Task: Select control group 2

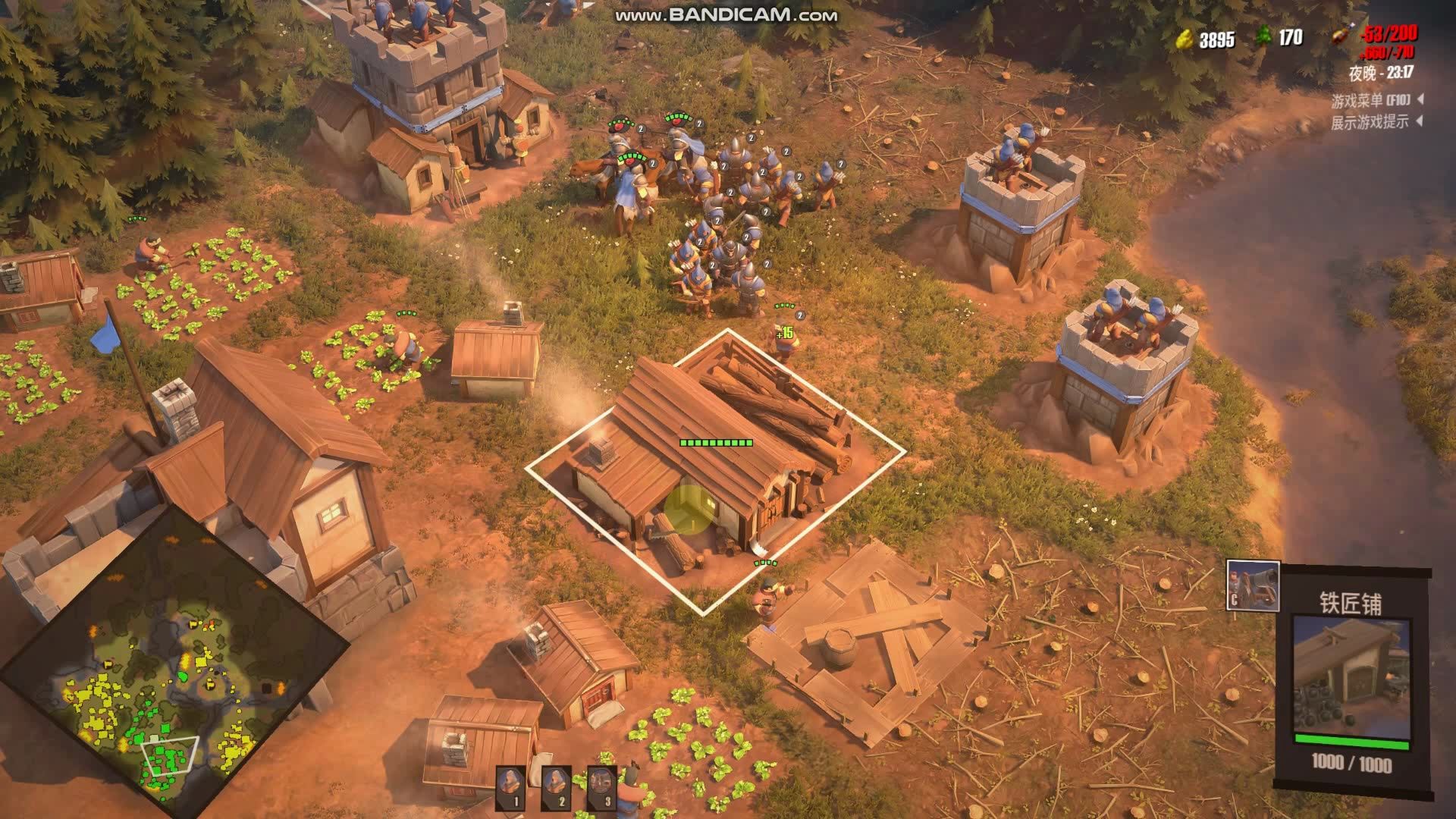Action: [557, 787]
